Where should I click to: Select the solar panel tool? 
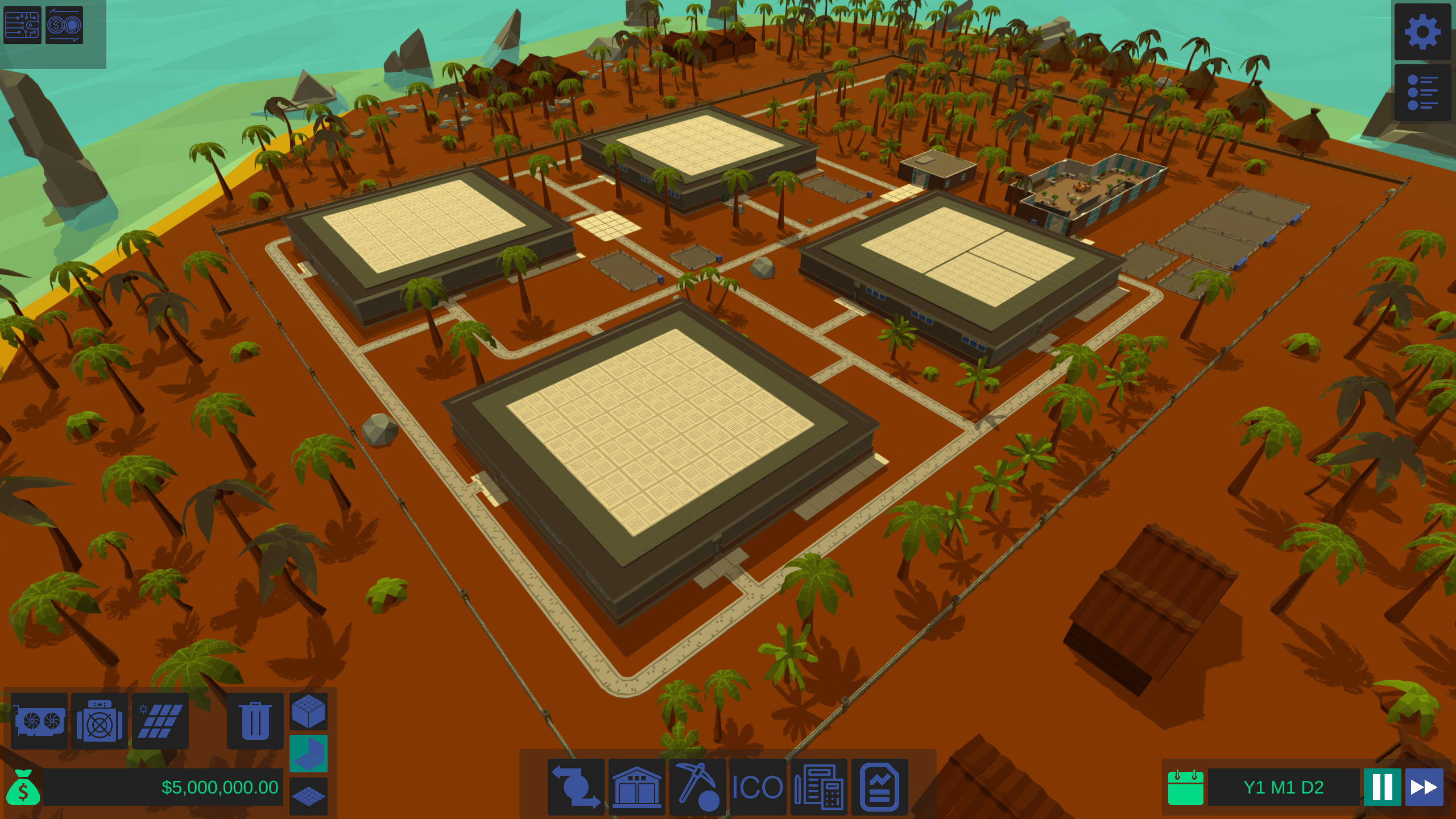[160, 721]
